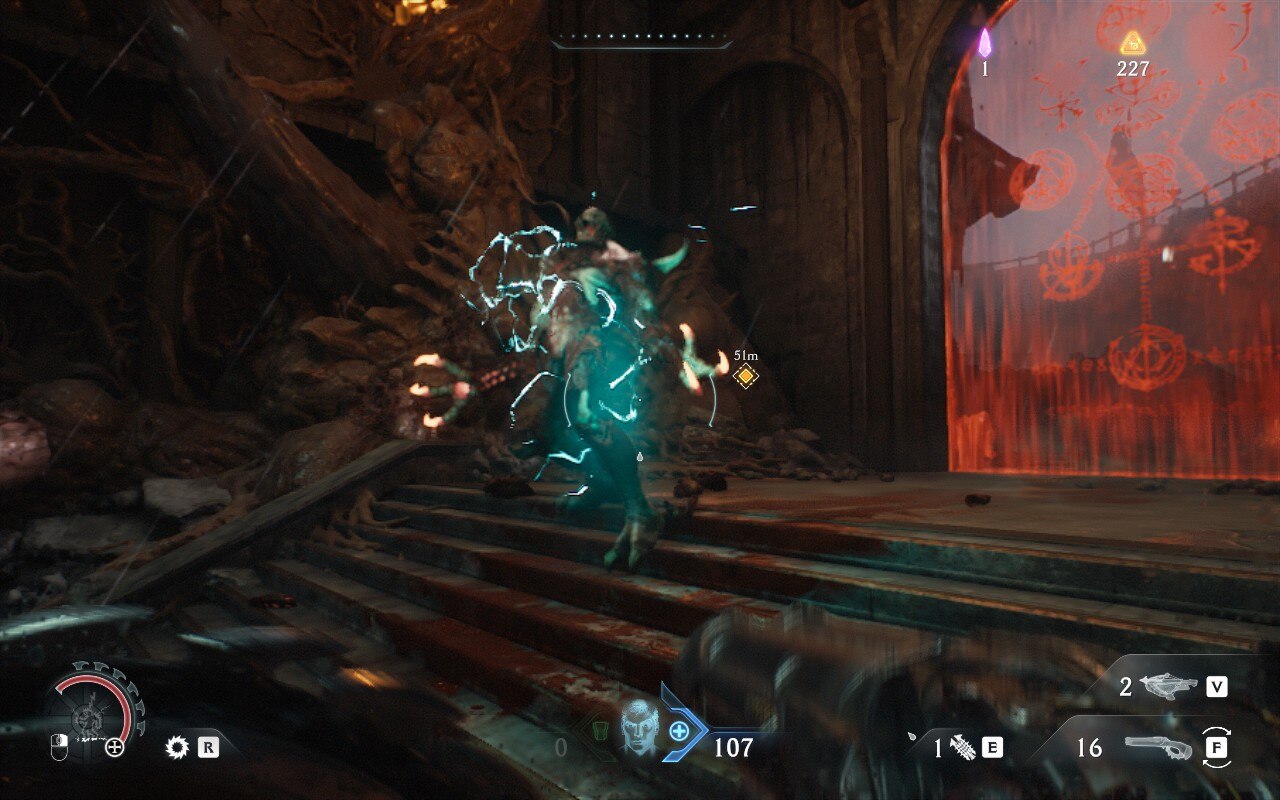The width and height of the screenshot is (1280, 800).
Task: Toggle the V weapon slot keybind
Action: [x=1216, y=686]
